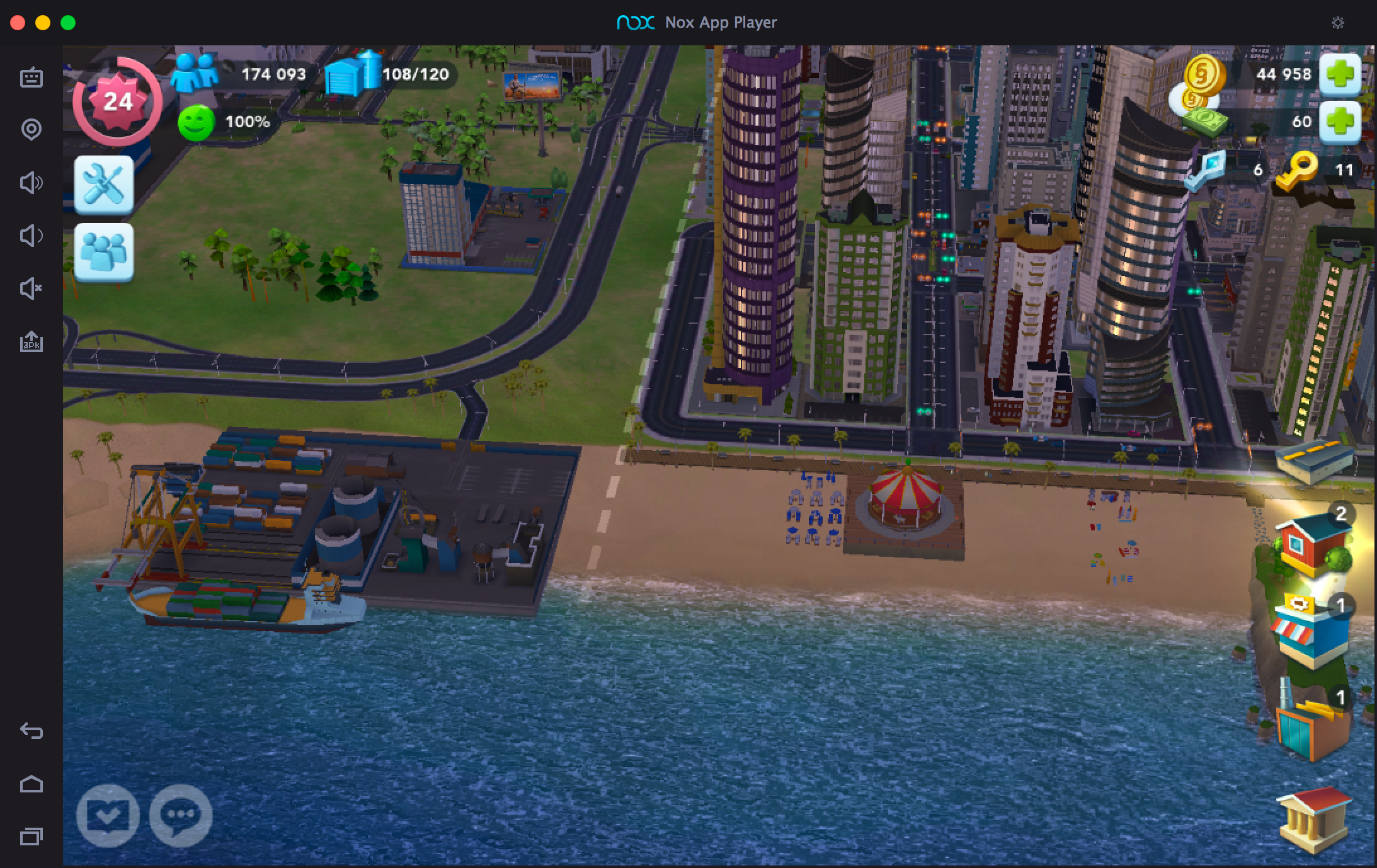The height and width of the screenshot is (868, 1377).
Task: Buy SimCash with the green plus
Action: click(x=1340, y=121)
